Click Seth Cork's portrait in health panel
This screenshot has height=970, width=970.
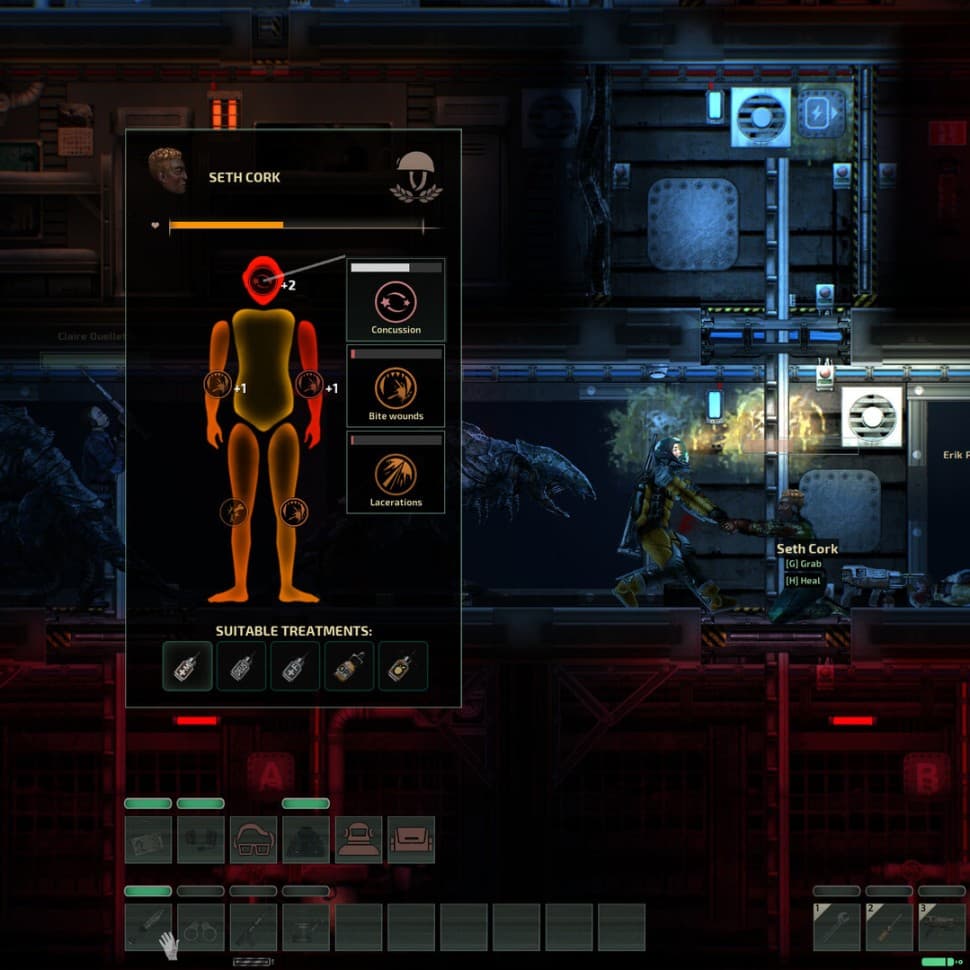pos(167,172)
